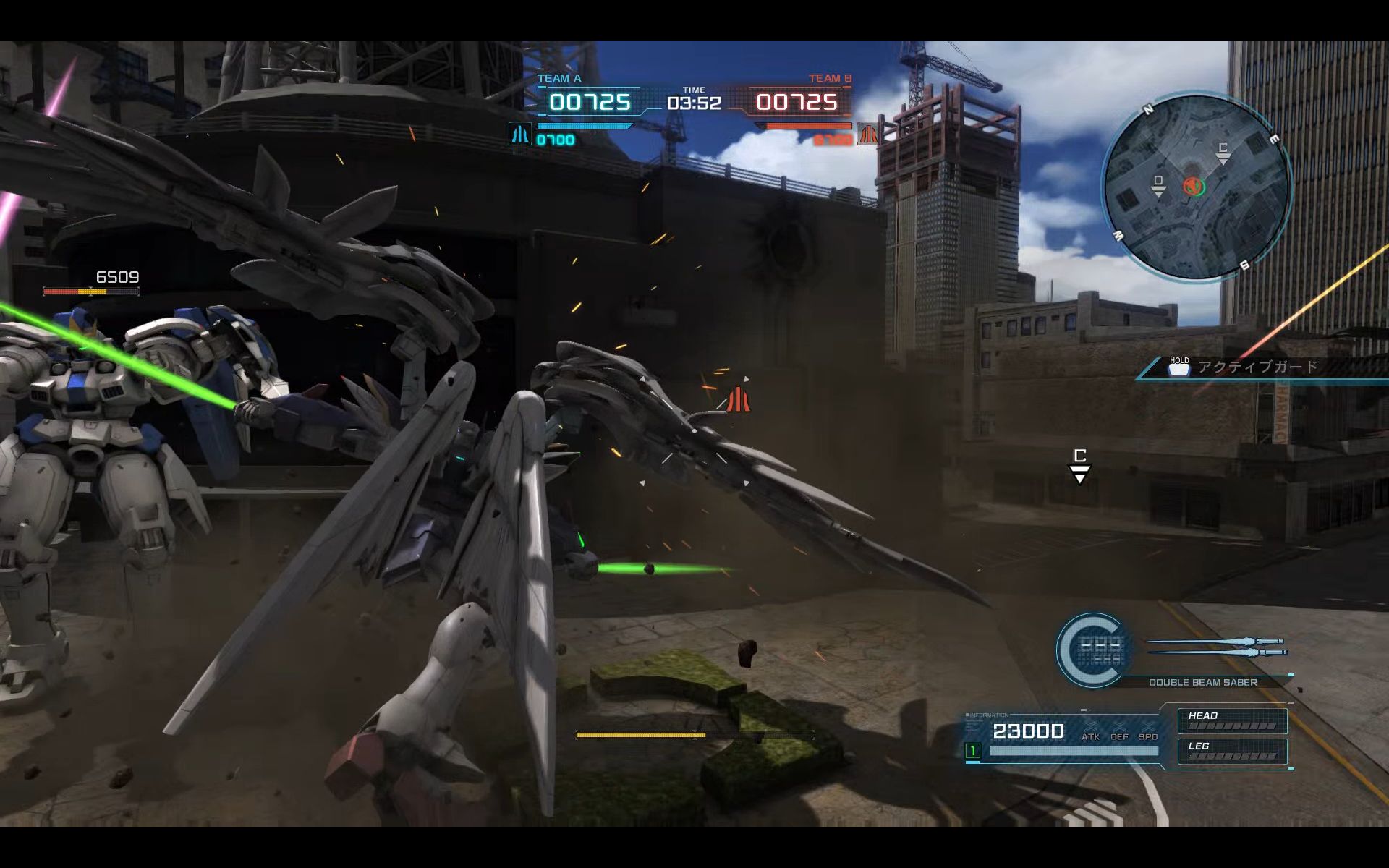
Task: Select the HEAD part status panel
Action: [x=1232, y=720]
